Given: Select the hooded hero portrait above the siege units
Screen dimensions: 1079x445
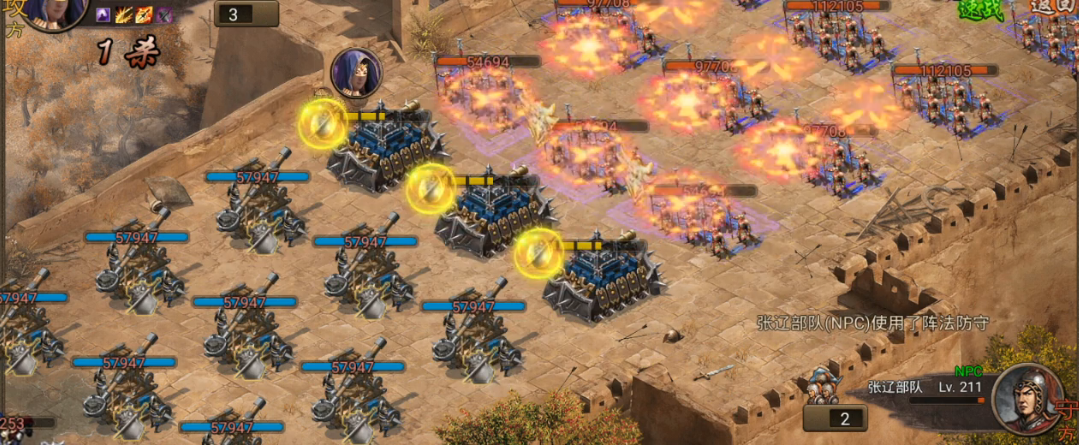Looking at the screenshot, I should (355, 72).
